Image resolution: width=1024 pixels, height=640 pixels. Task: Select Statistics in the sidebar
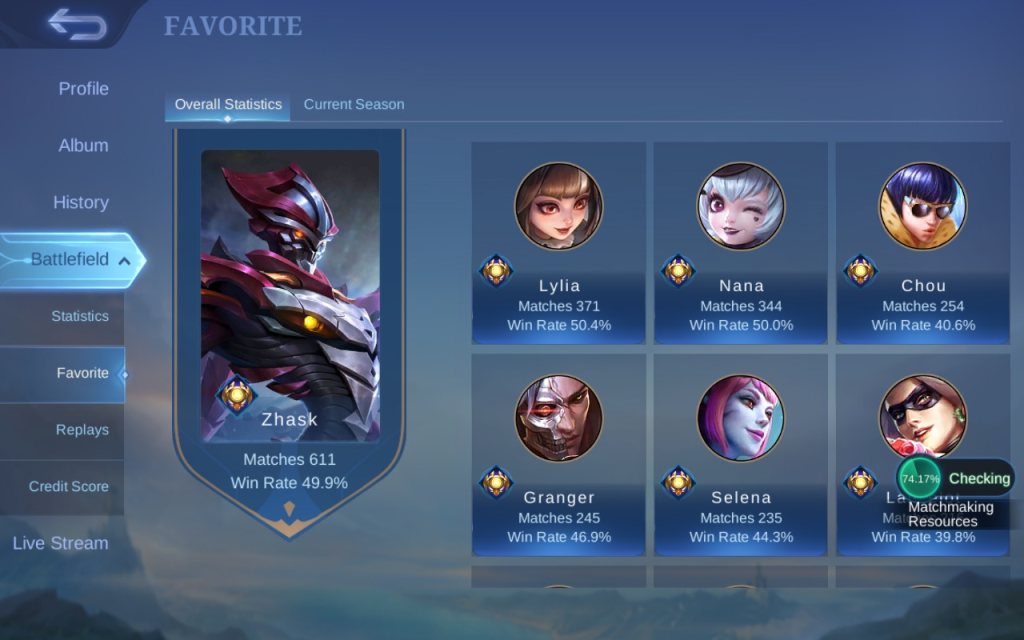click(x=79, y=317)
